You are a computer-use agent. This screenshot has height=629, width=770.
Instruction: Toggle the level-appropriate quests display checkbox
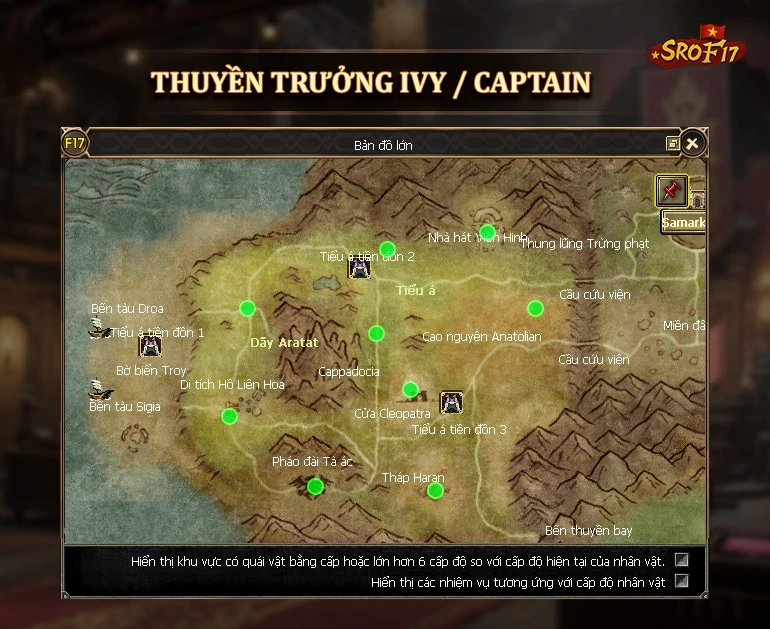(682, 581)
